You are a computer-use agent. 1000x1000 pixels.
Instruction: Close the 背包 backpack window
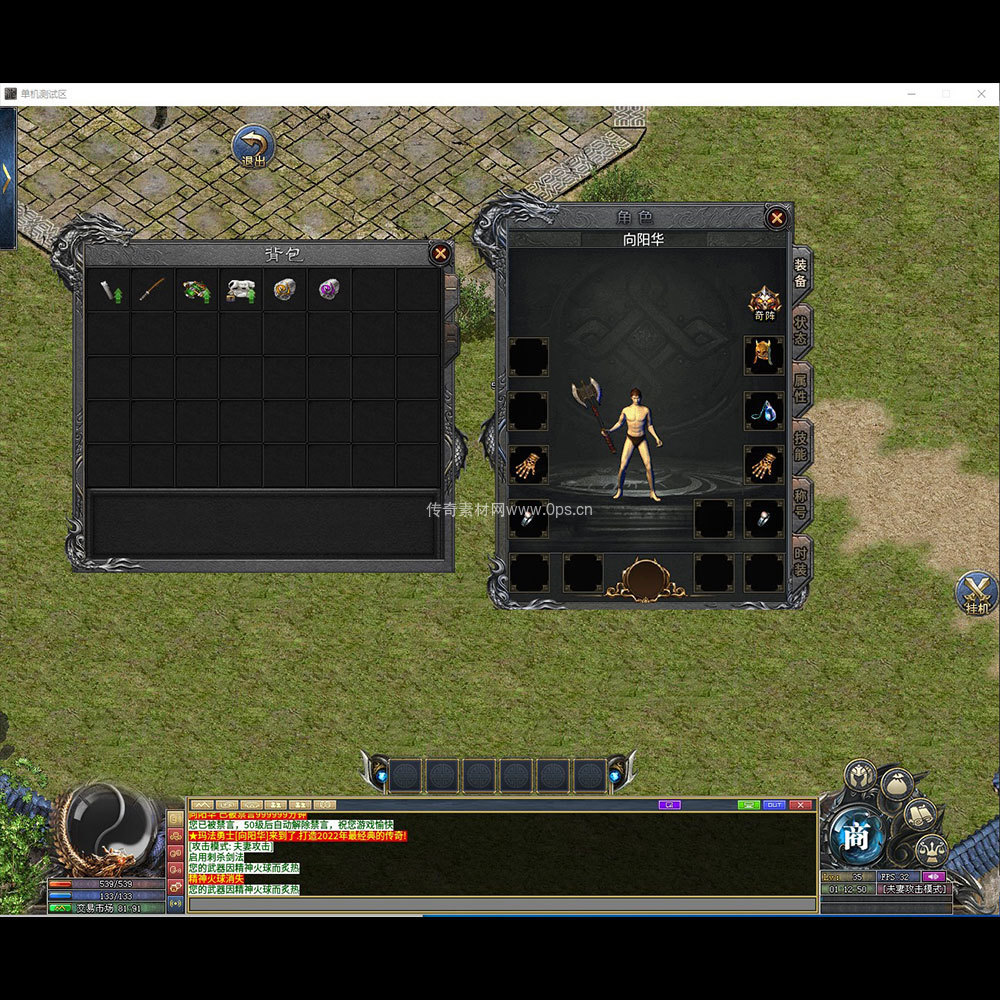440,253
